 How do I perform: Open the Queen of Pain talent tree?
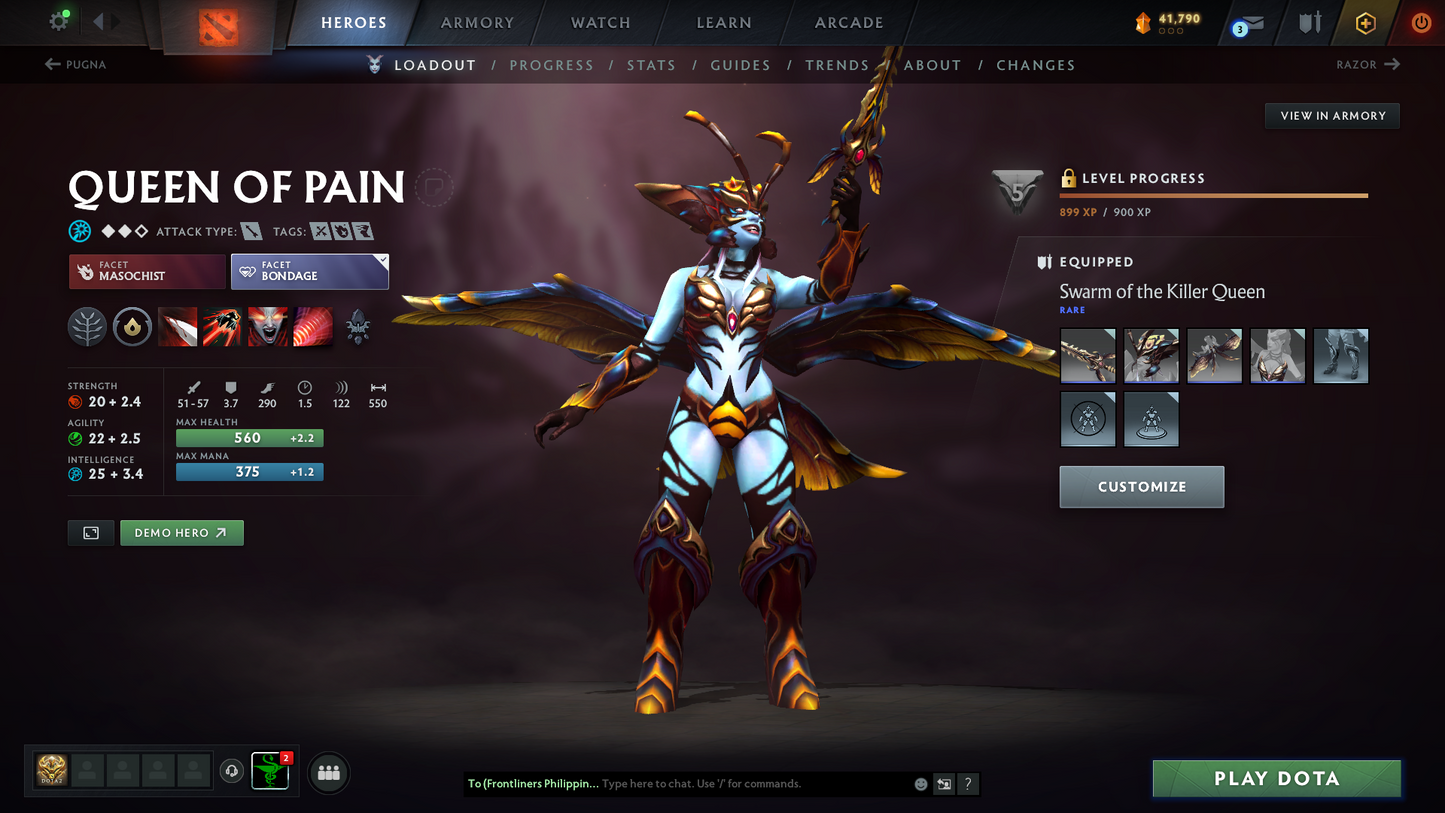coord(87,327)
